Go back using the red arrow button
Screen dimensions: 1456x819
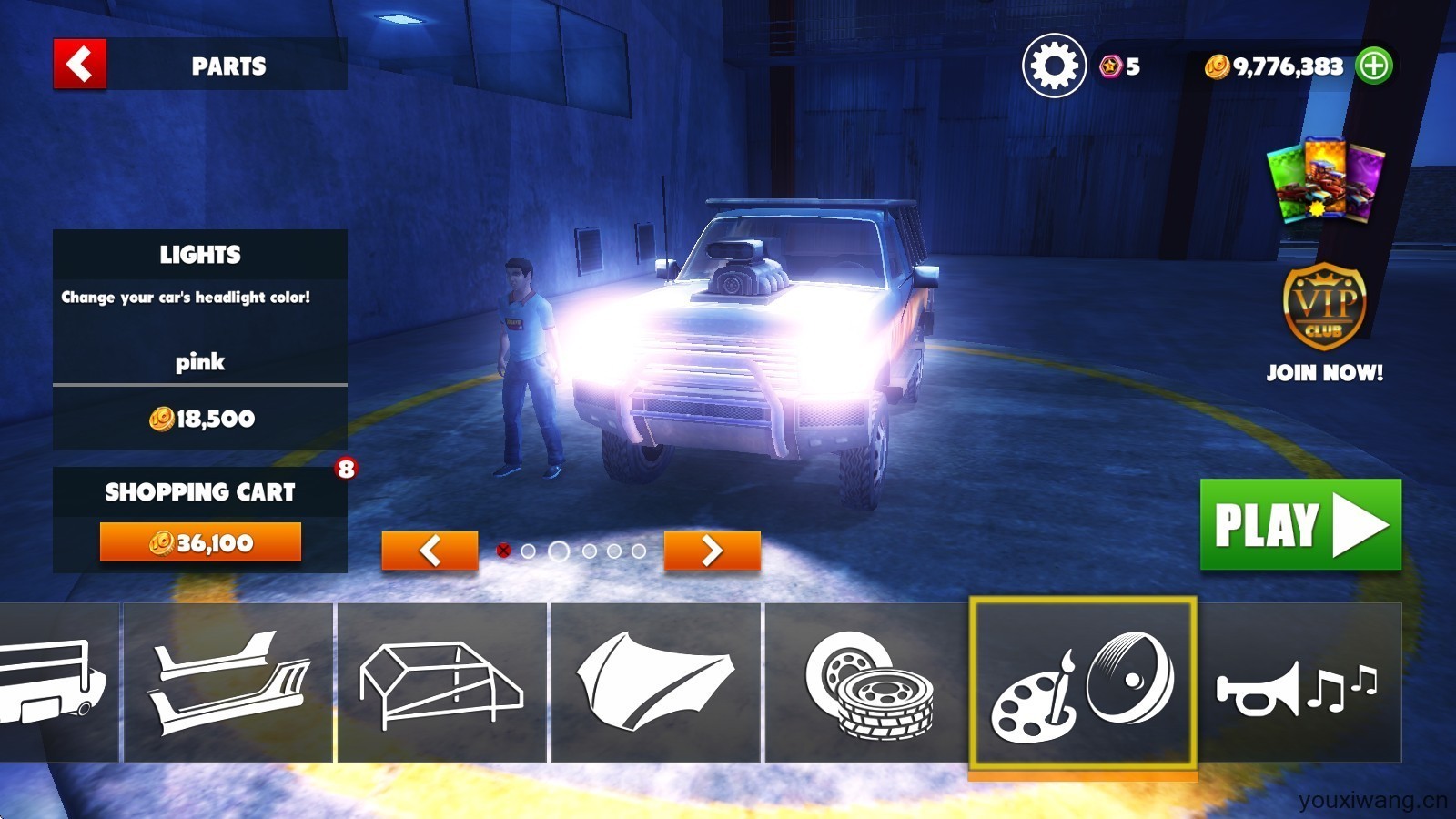click(x=80, y=65)
